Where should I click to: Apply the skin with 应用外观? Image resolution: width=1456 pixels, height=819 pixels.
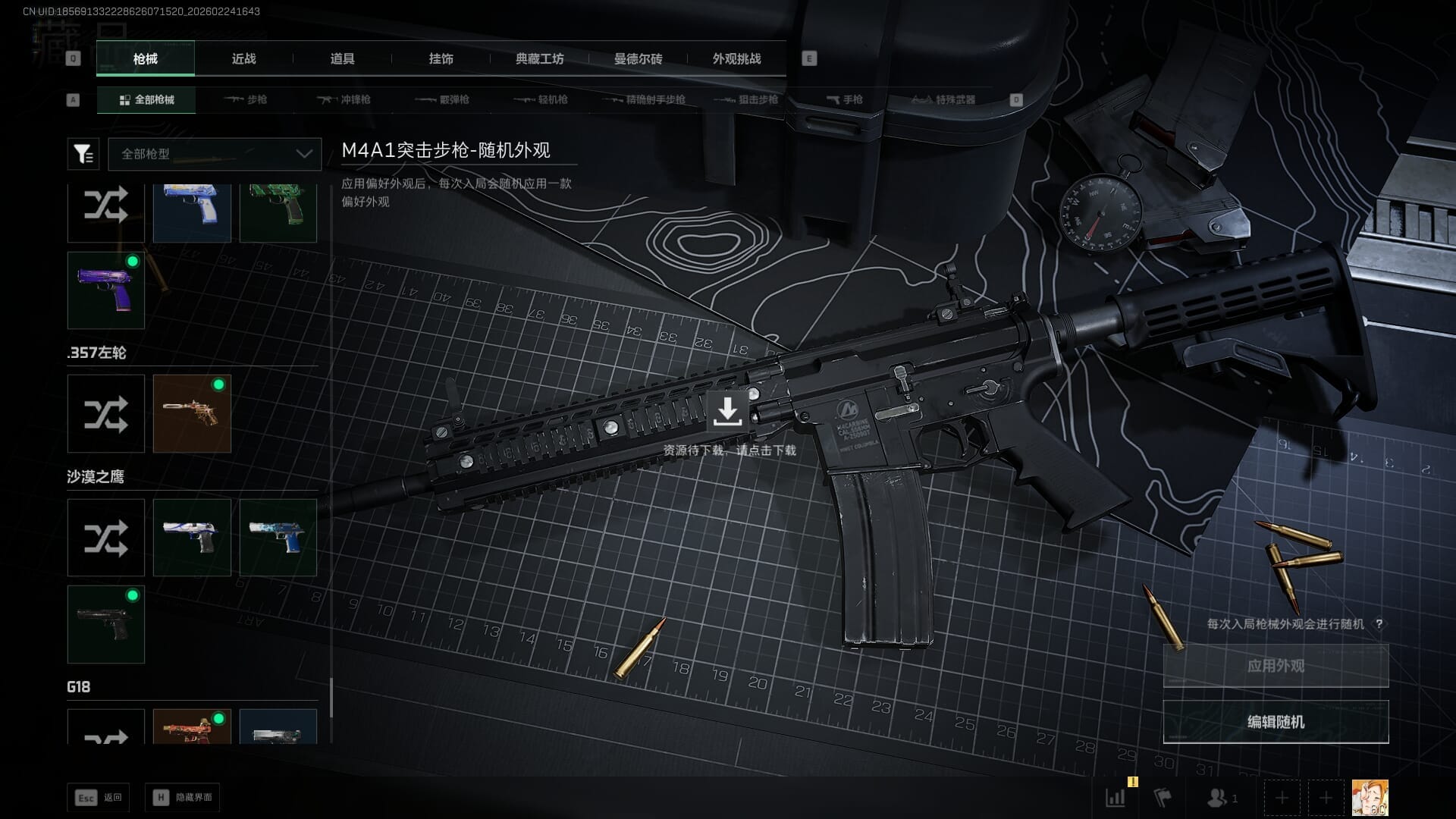pyautogui.click(x=1276, y=666)
